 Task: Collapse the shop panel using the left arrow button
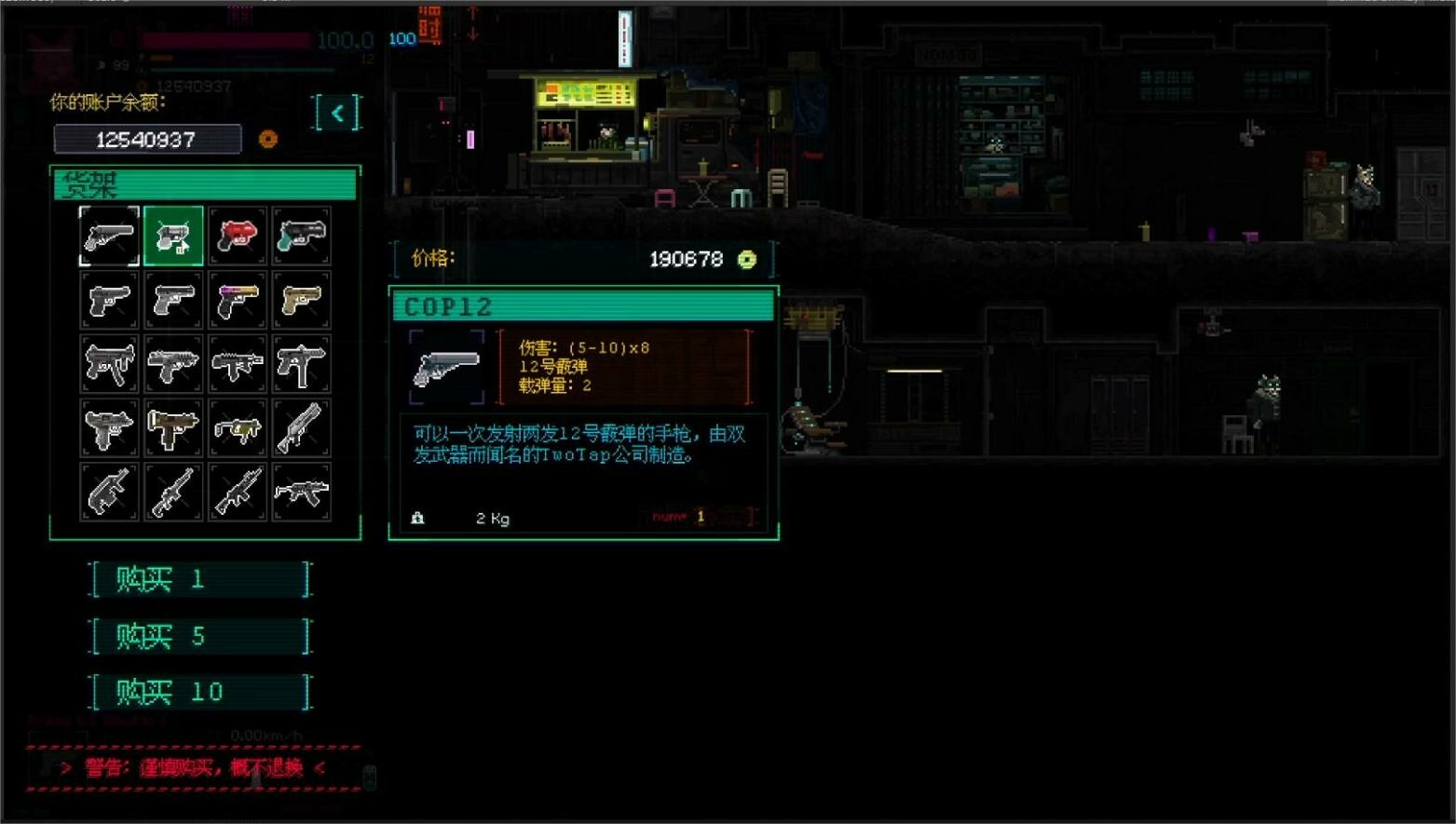coord(337,113)
